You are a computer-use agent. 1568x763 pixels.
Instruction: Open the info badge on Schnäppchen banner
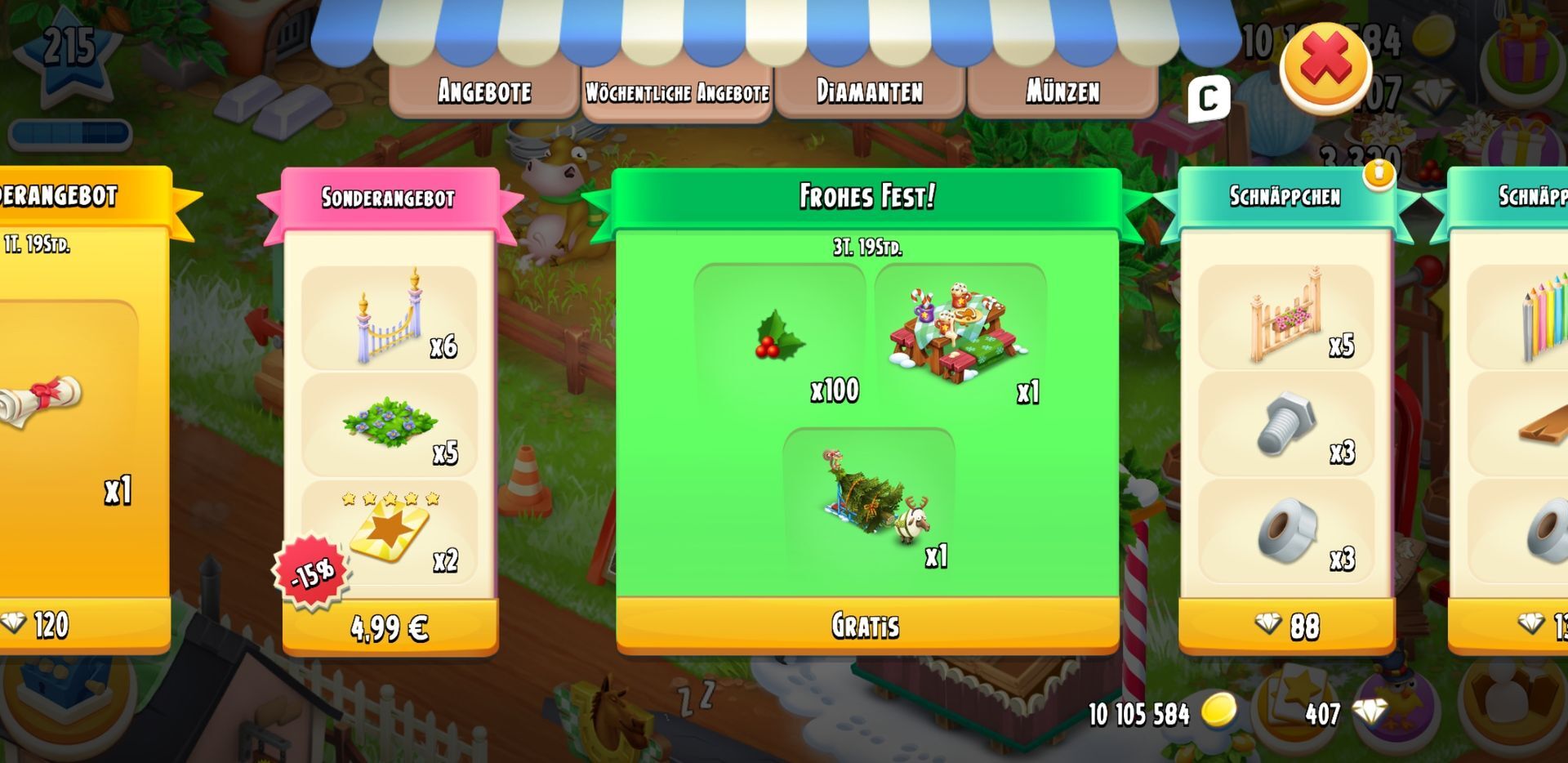pyautogui.click(x=1379, y=174)
